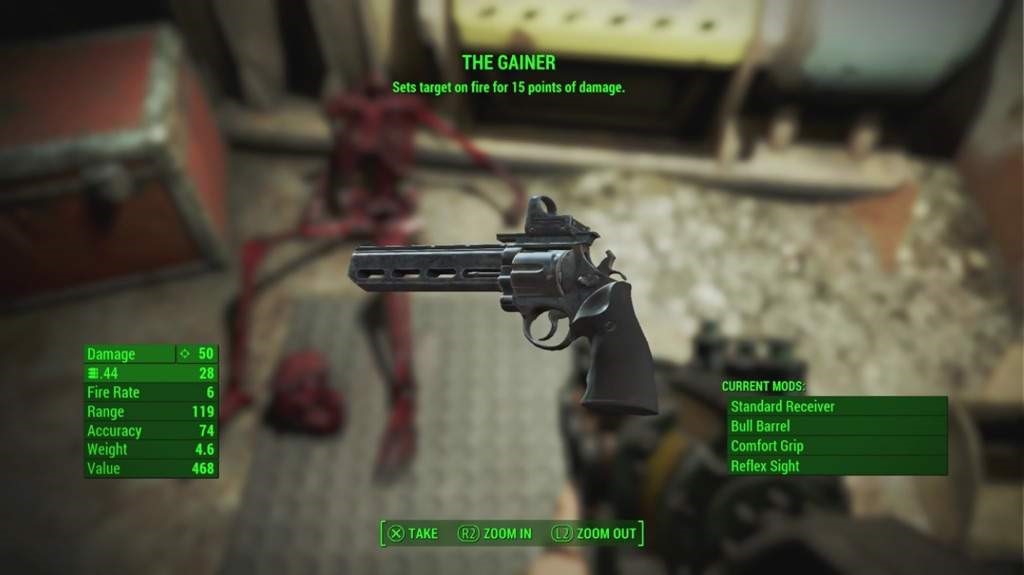Highlight the Comfort Grip mod entry
The height and width of the screenshot is (575, 1024).
coord(836,446)
